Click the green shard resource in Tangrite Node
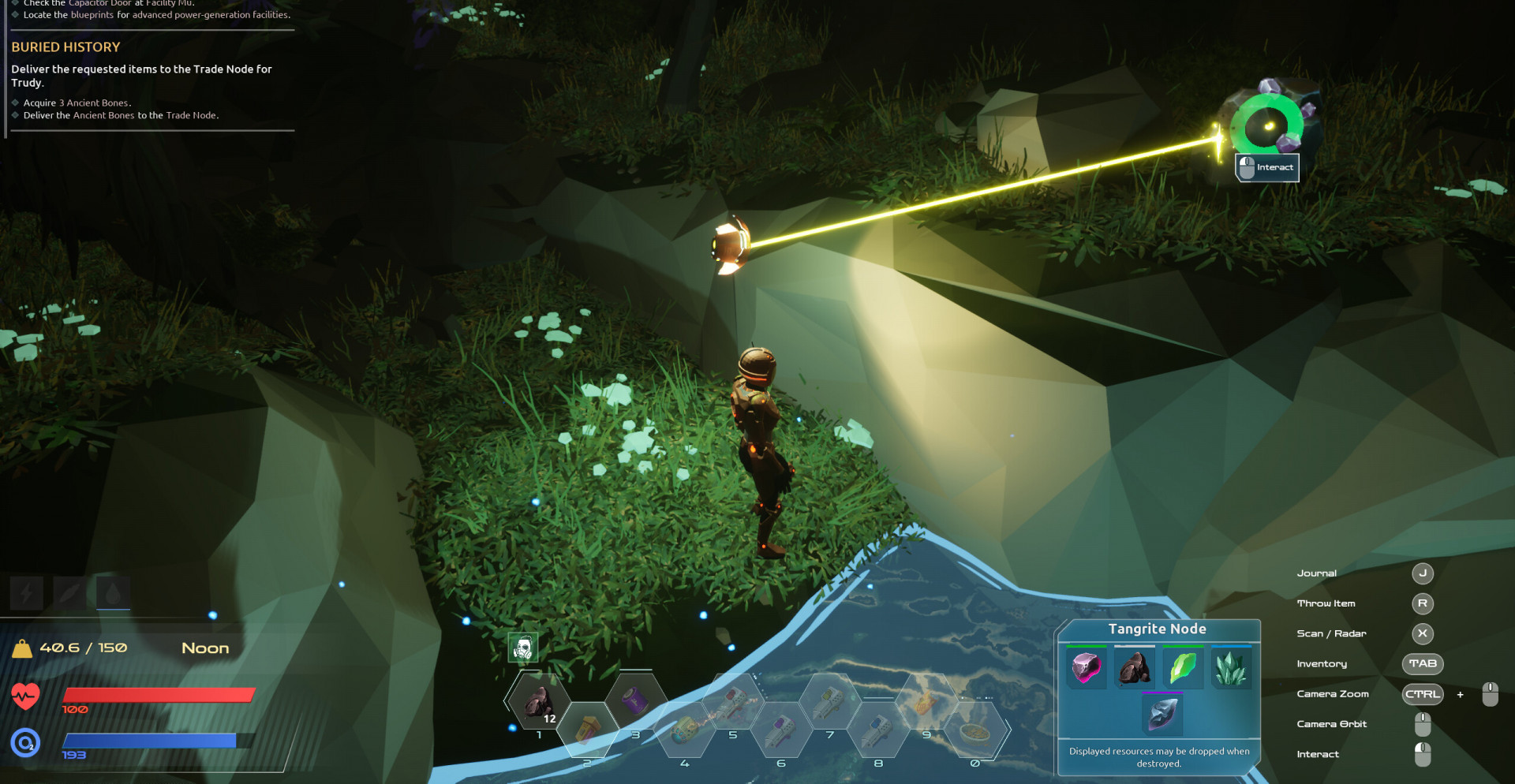Viewport: 1515px width, 784px height. [1183, 669]
